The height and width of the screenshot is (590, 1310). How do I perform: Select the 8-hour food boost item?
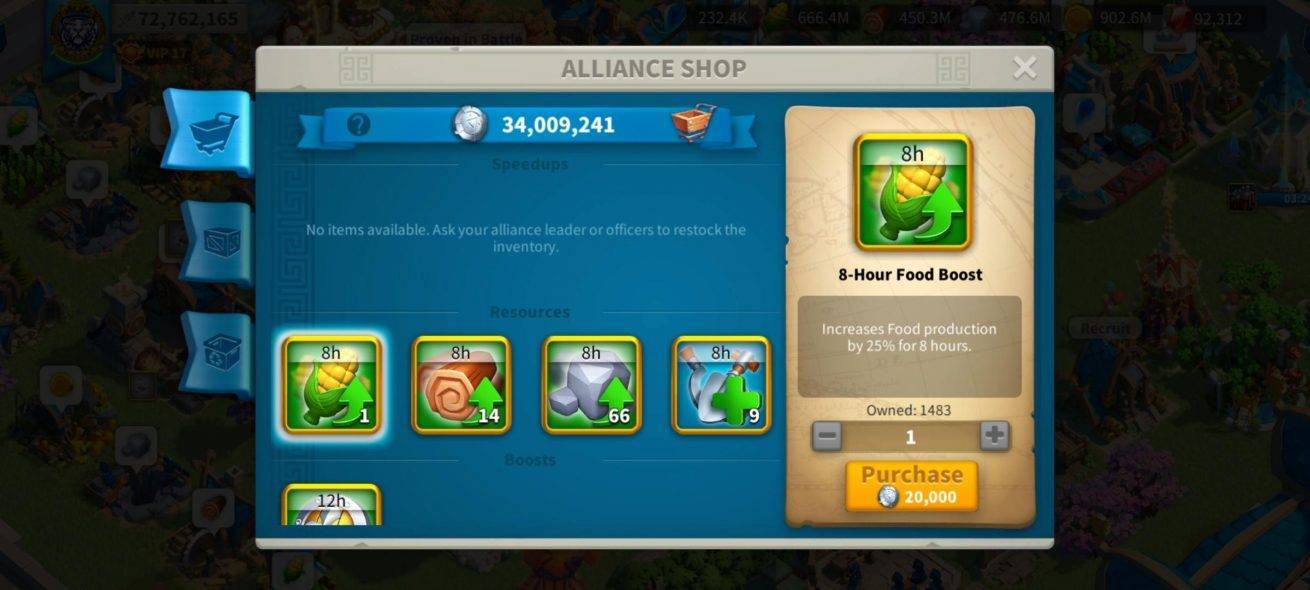(331, 385)
